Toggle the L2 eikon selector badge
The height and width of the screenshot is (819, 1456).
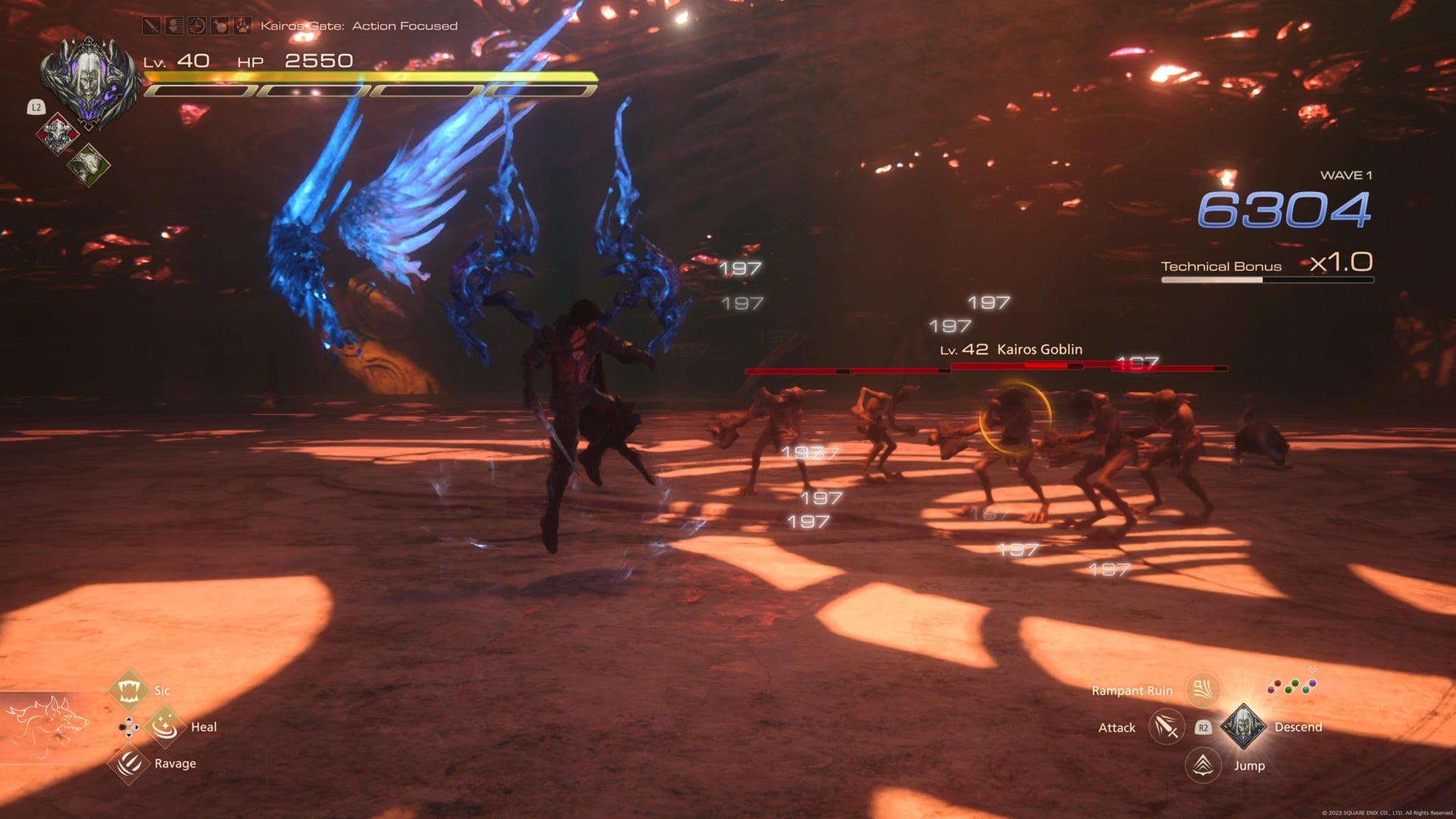tap(36, 108)
